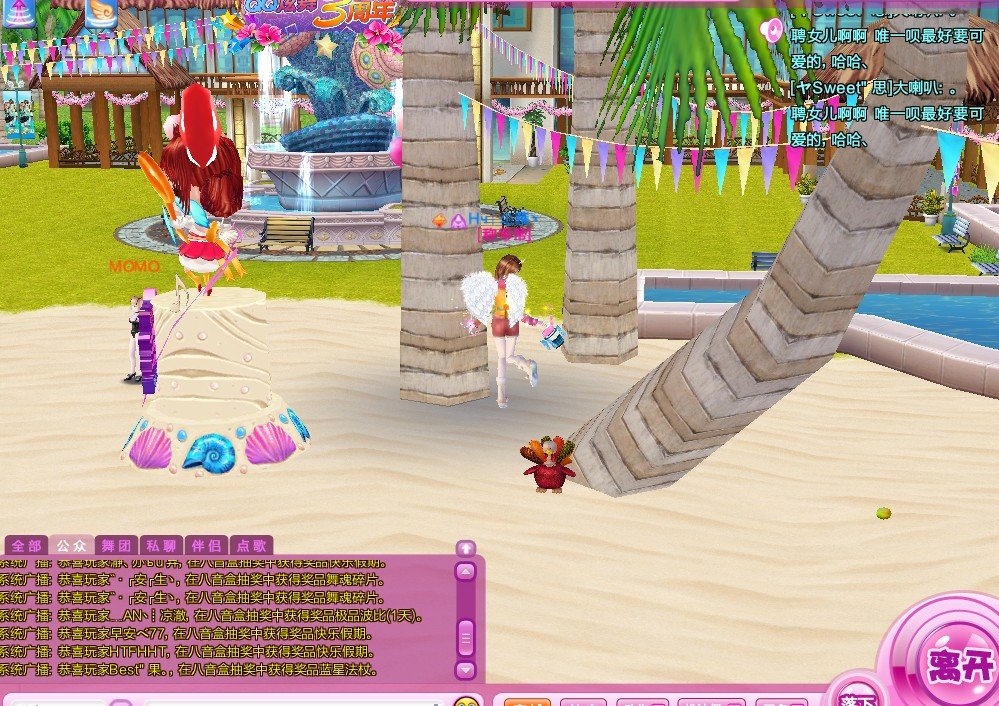Open the 点歌 tab
Screen dimensions: 999x706
[250, 546]
